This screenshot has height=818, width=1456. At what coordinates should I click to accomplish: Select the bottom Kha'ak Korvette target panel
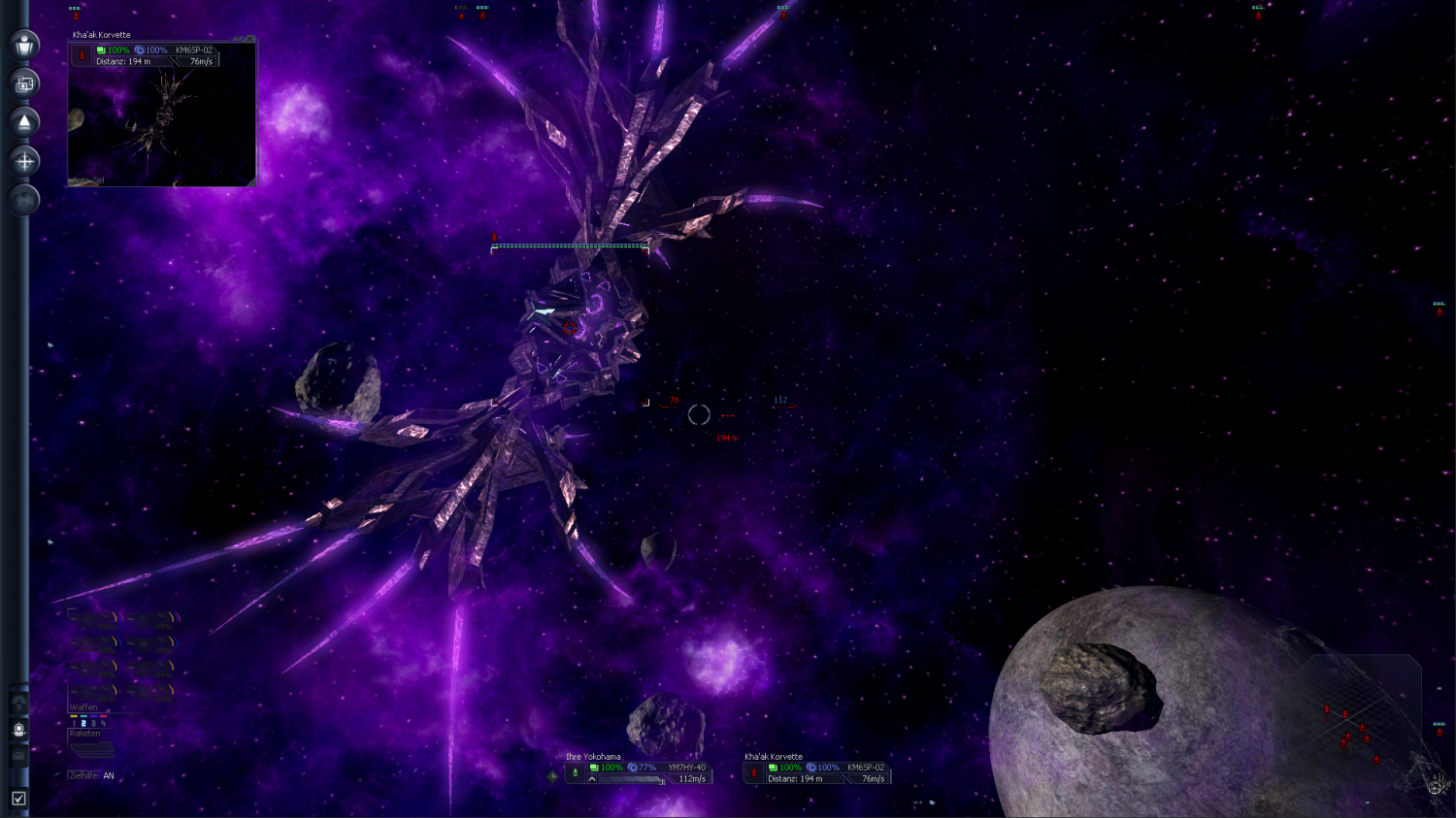pos(817,772)
